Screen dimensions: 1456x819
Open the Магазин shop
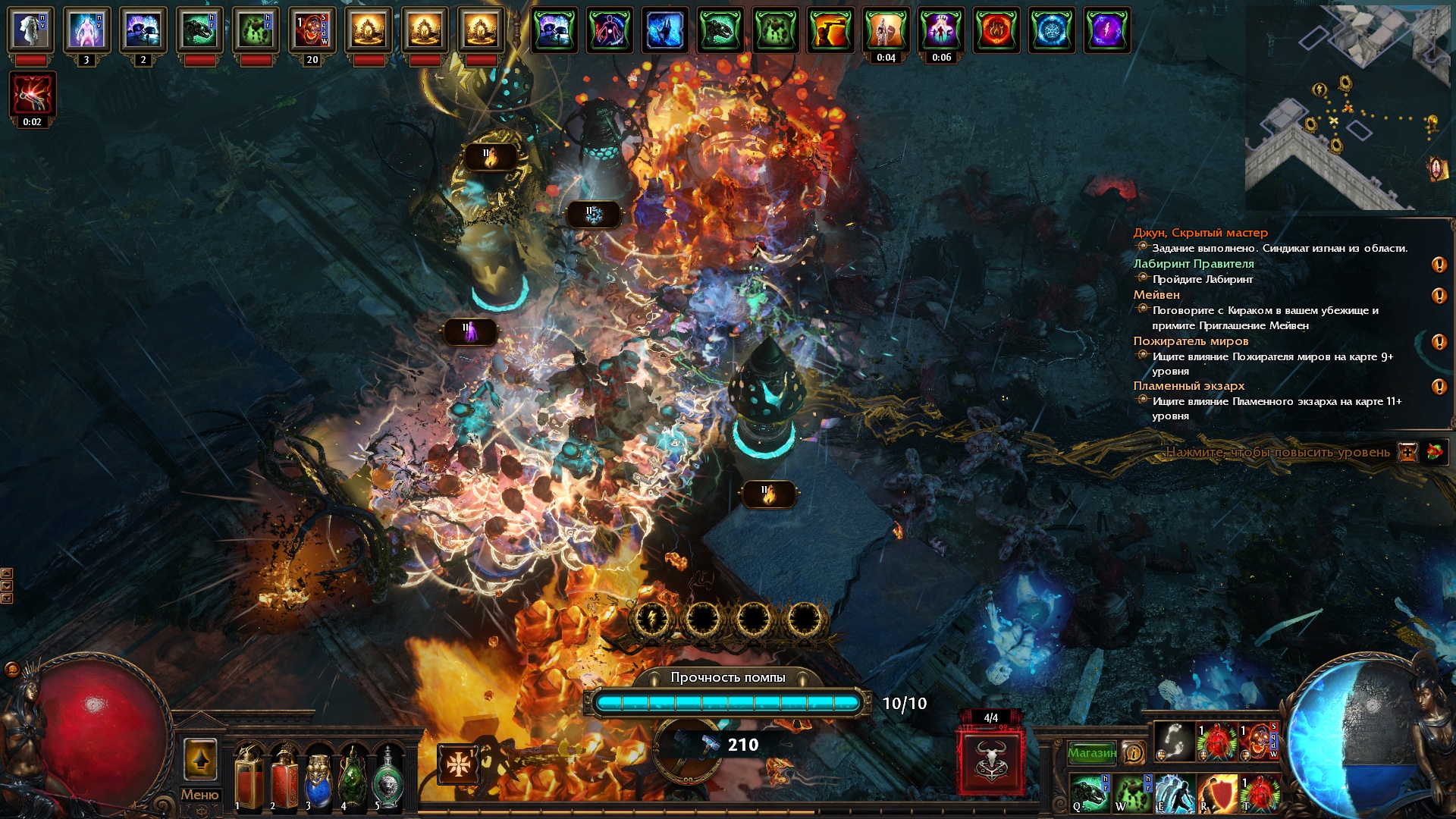1091,752
